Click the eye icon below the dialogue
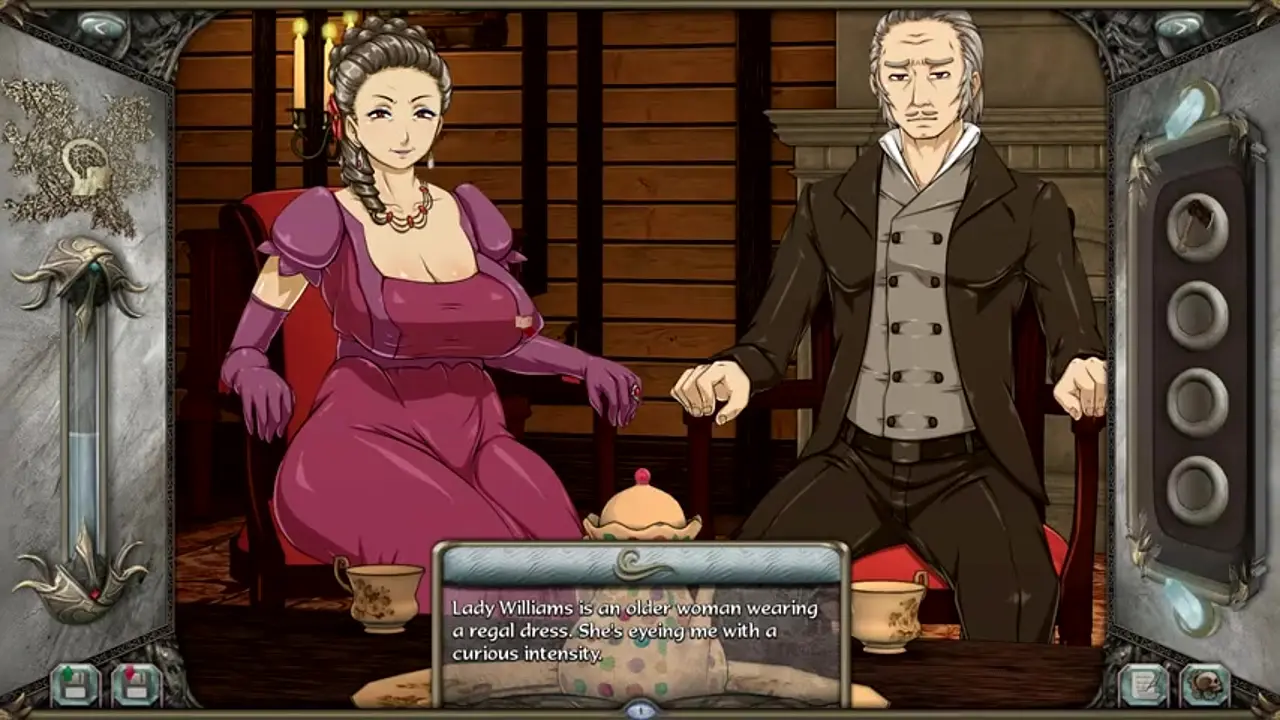 pos(640,709)
